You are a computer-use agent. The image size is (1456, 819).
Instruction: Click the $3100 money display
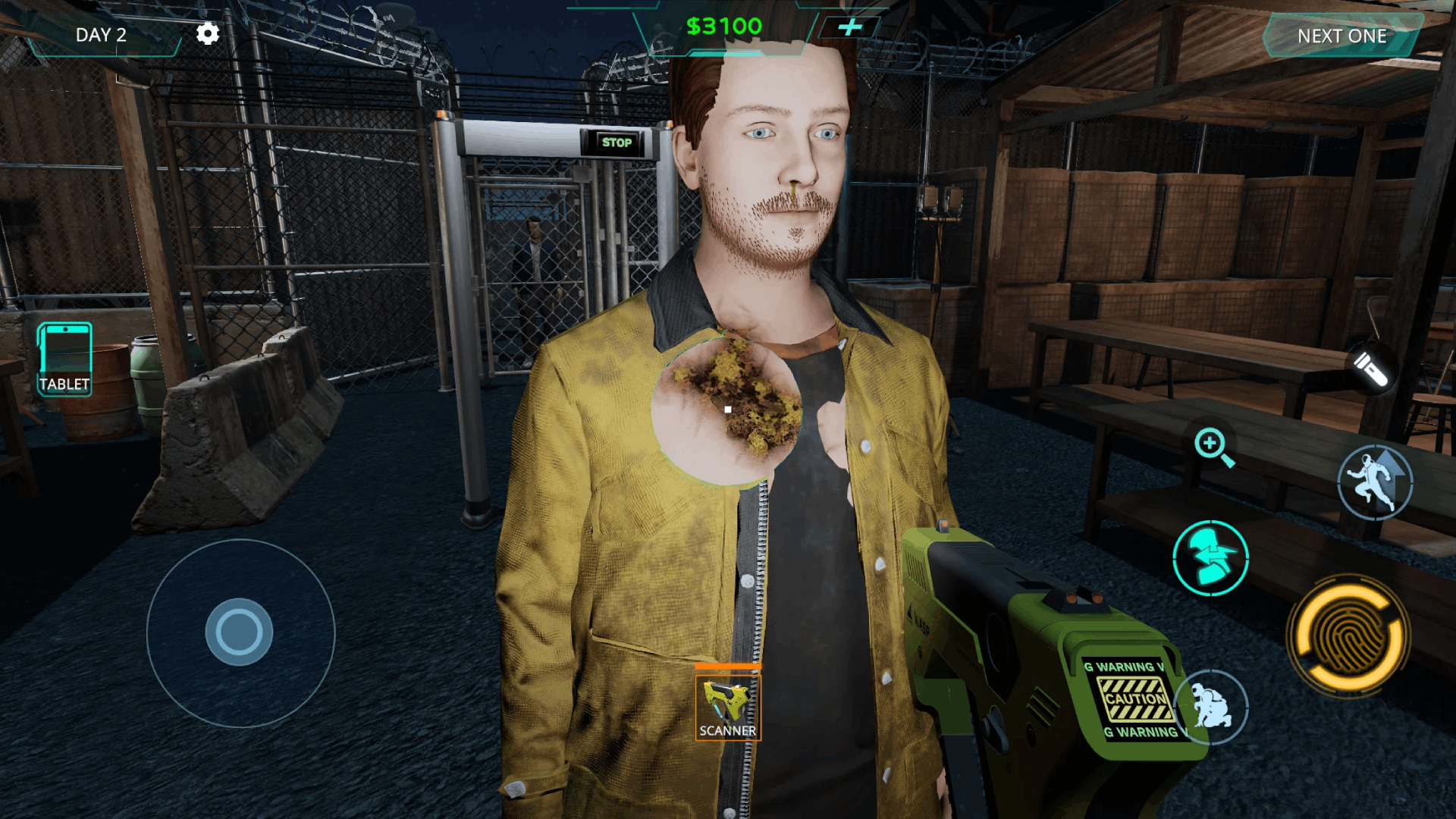click(x=723, y=25)
